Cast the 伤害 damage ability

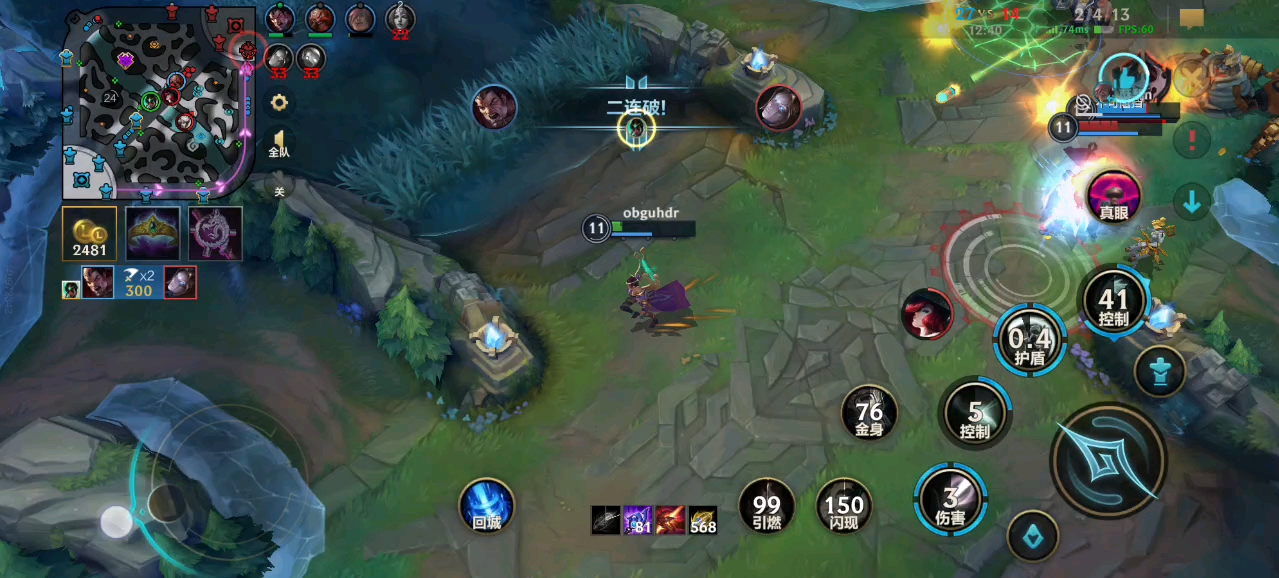coord(950,499)
